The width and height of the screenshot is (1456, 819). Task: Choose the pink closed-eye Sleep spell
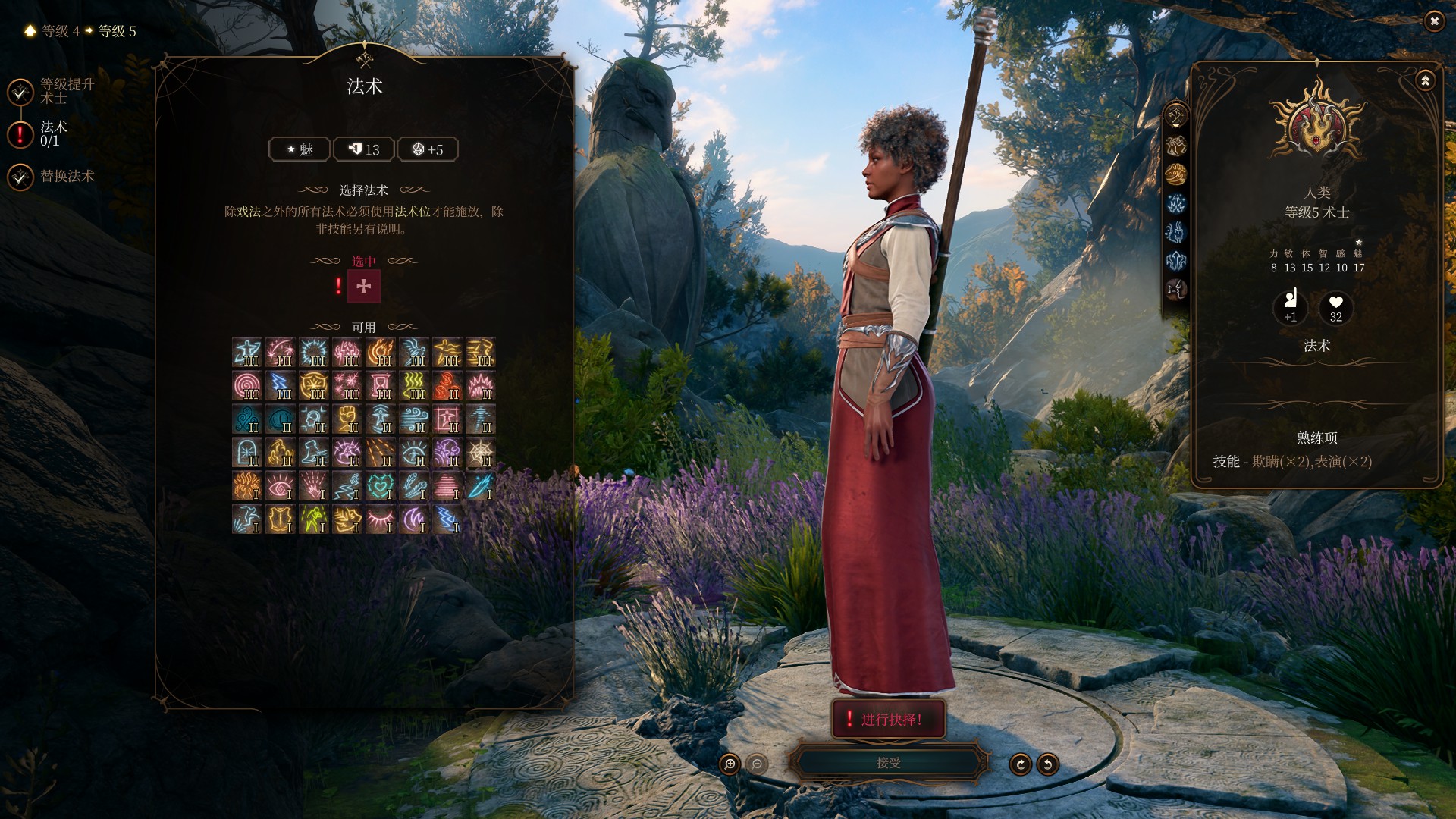point(381,519)
